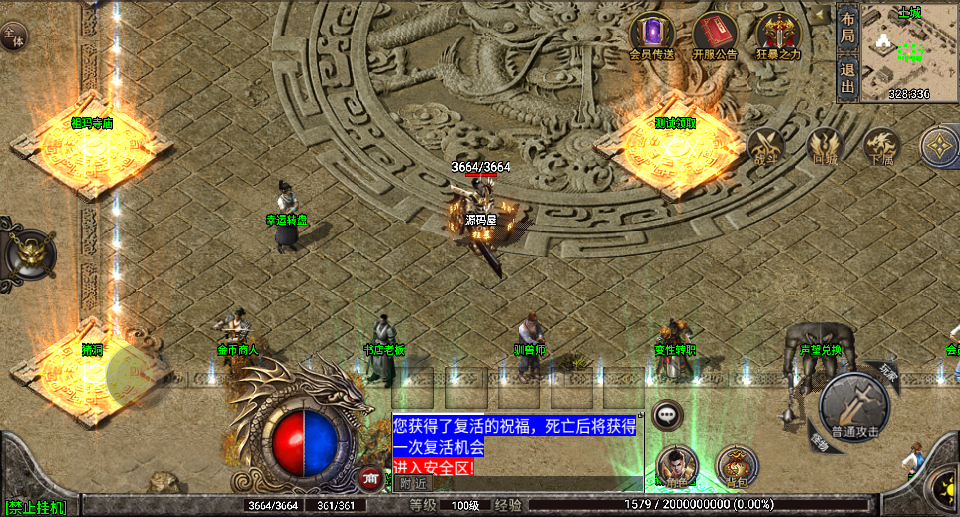Open the 开服公告 server announcement book

[x=714, y=32]
